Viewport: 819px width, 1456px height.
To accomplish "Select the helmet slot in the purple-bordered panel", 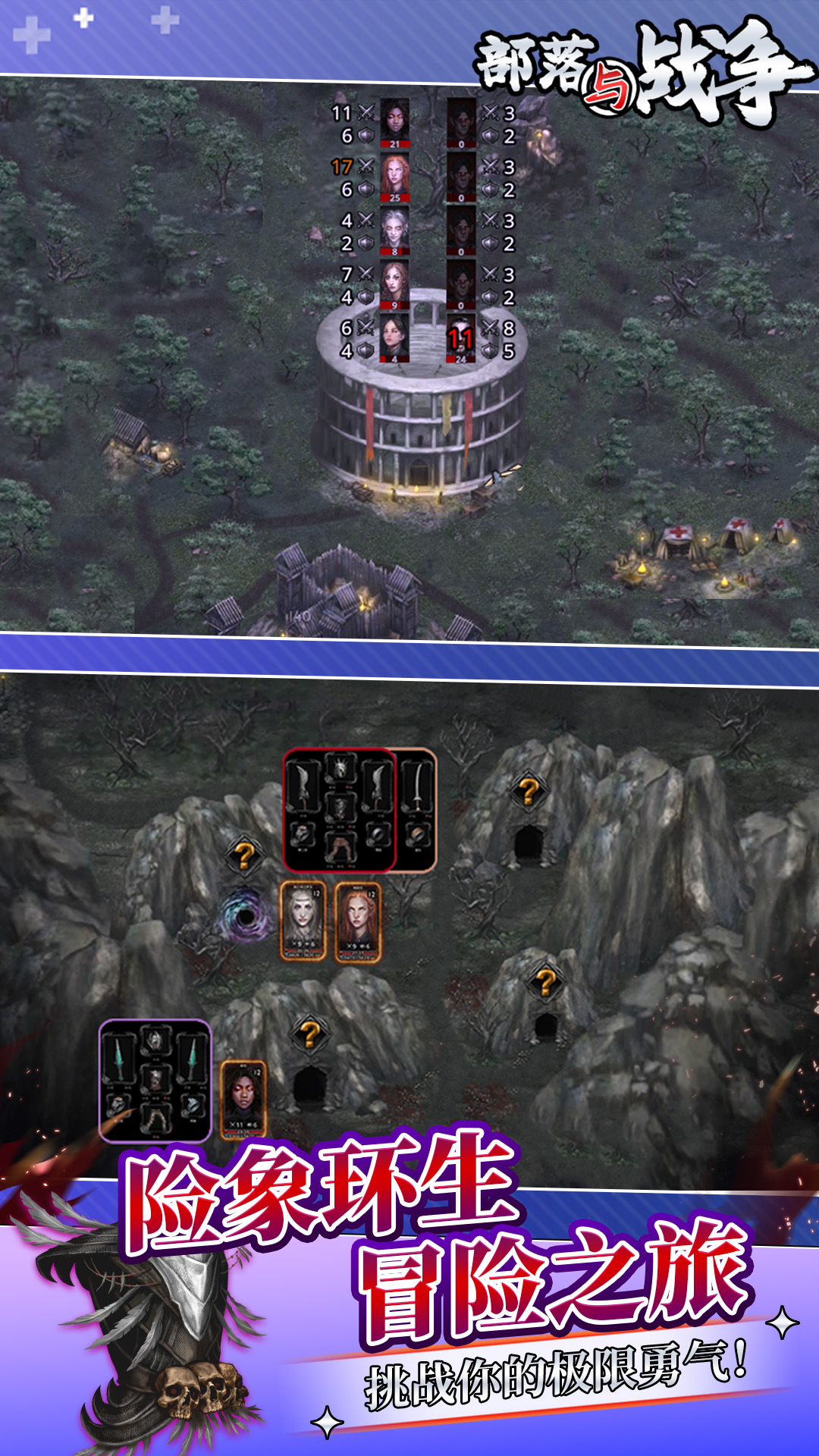I will pos(155,1040).
